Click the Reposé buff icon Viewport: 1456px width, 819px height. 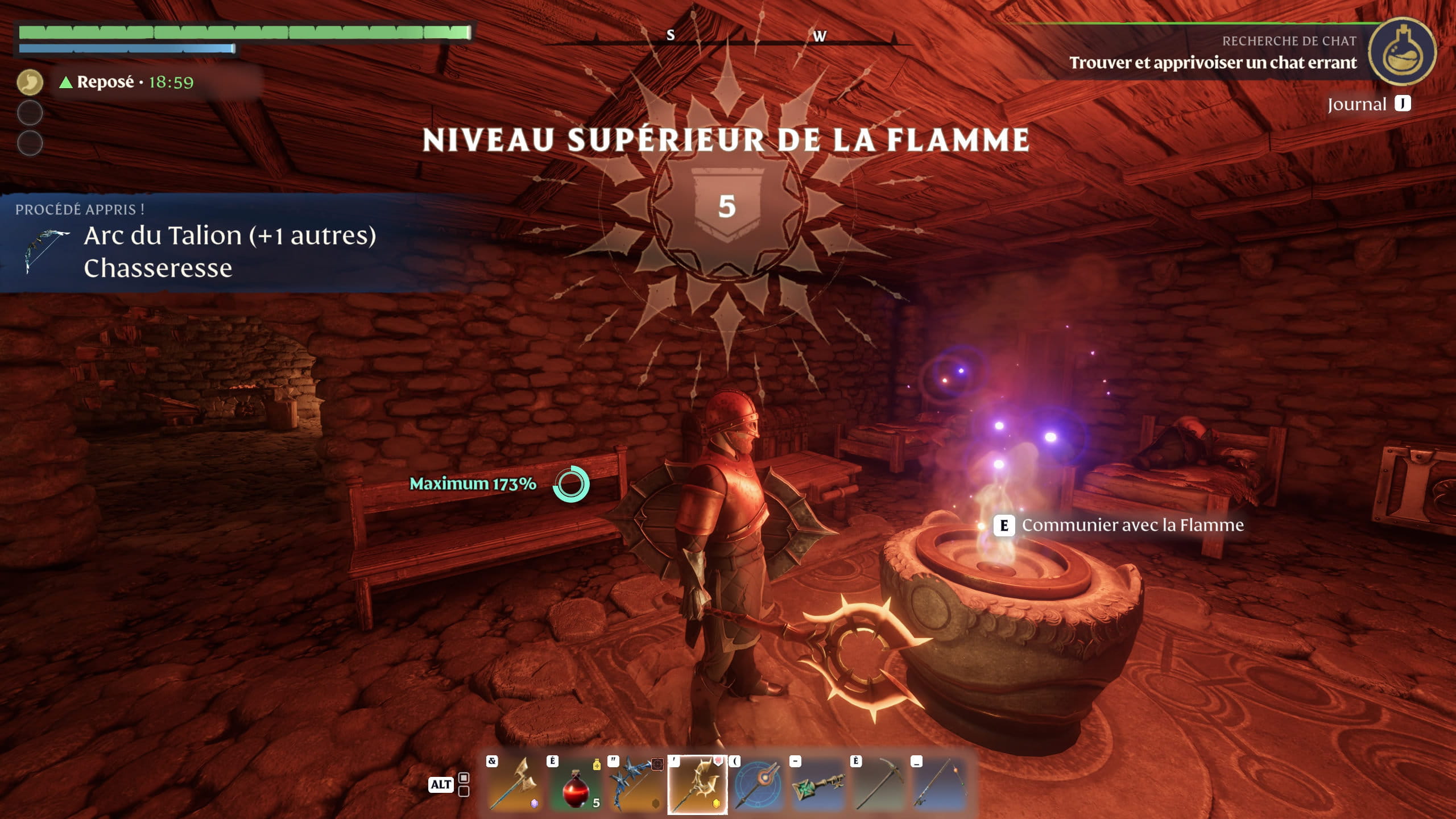(30, 82)
